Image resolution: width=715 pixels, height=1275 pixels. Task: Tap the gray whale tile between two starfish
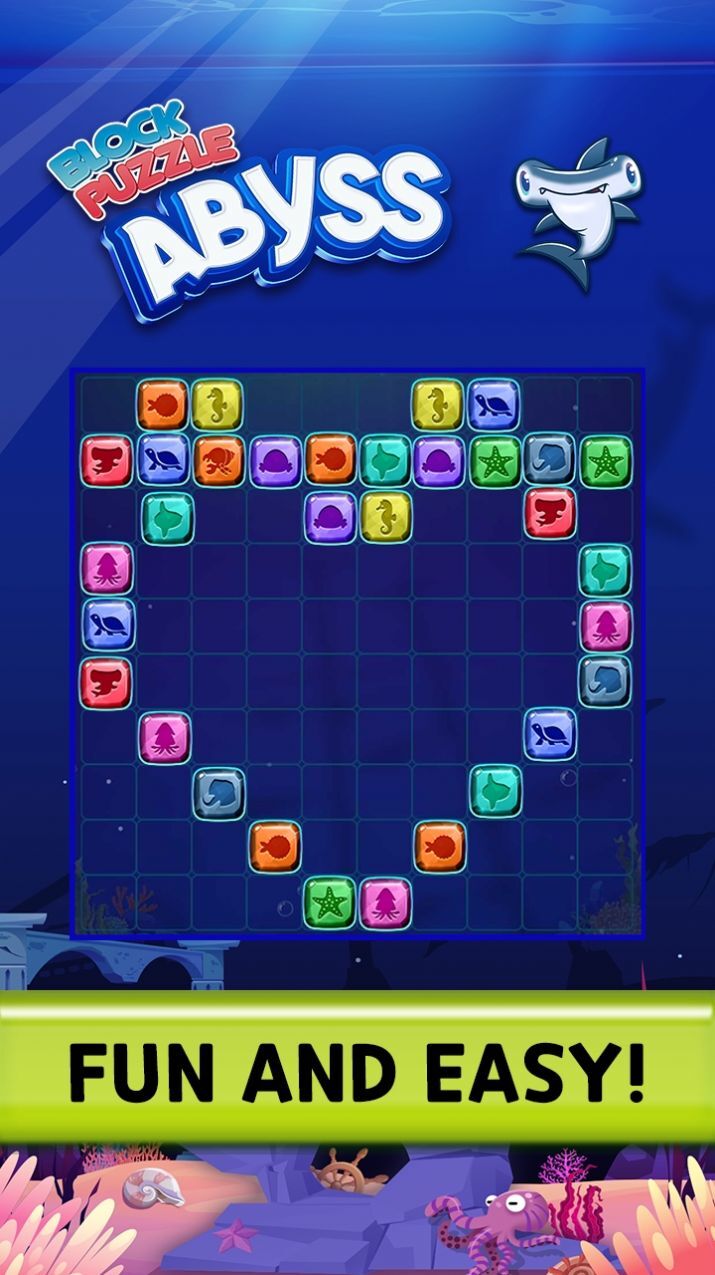click(550, 459)
